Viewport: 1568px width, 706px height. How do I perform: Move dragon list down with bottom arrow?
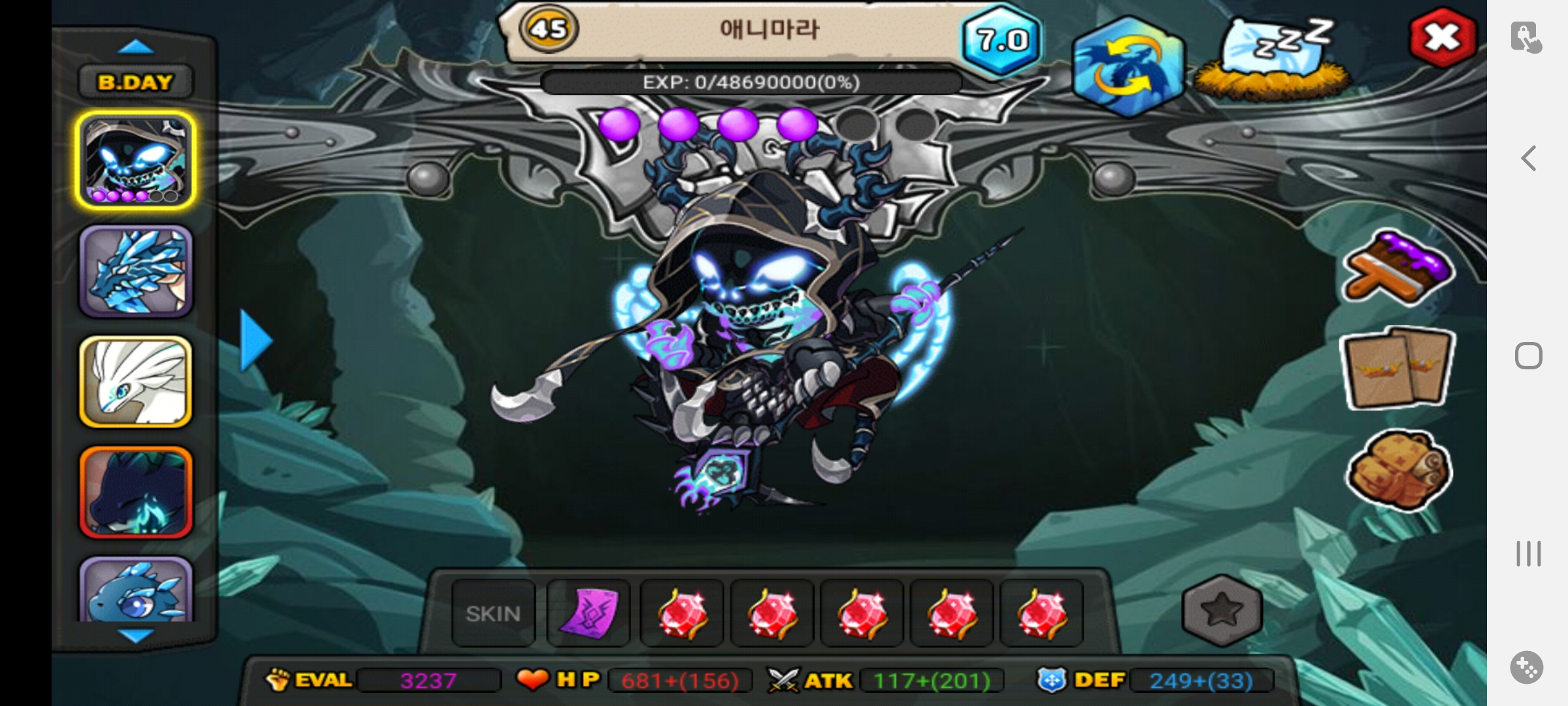click(x=136, y=635)
